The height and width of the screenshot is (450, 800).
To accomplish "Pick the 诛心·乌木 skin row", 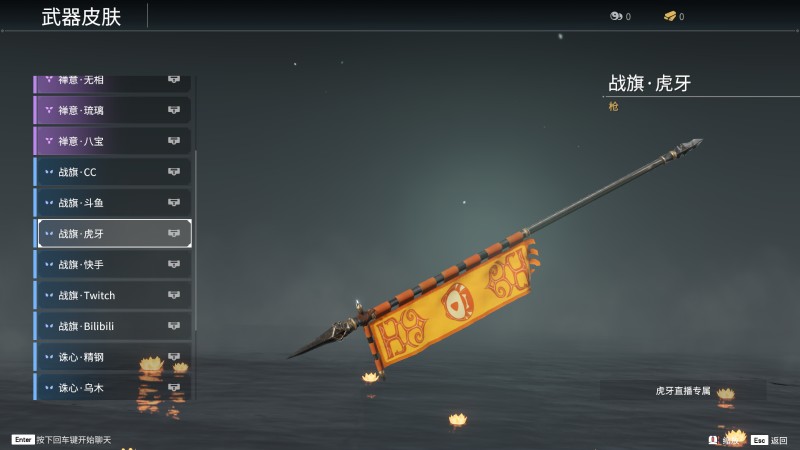I will tap(112, 387).
